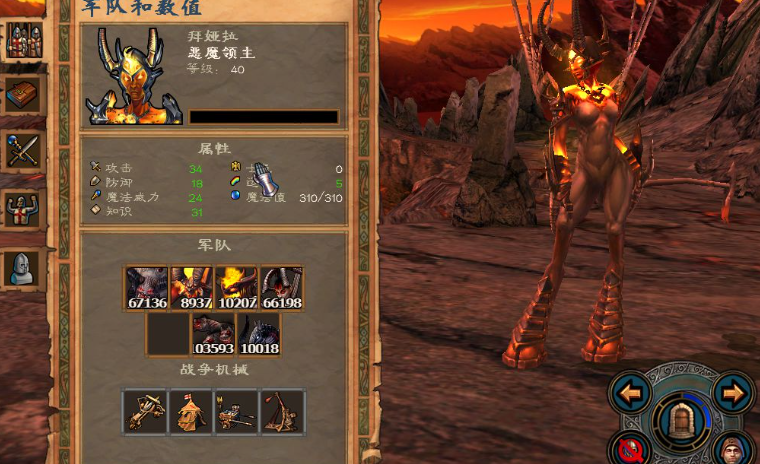Select the first aid tent slot
This screenshot has width=760, height=464.
[191, 411]
